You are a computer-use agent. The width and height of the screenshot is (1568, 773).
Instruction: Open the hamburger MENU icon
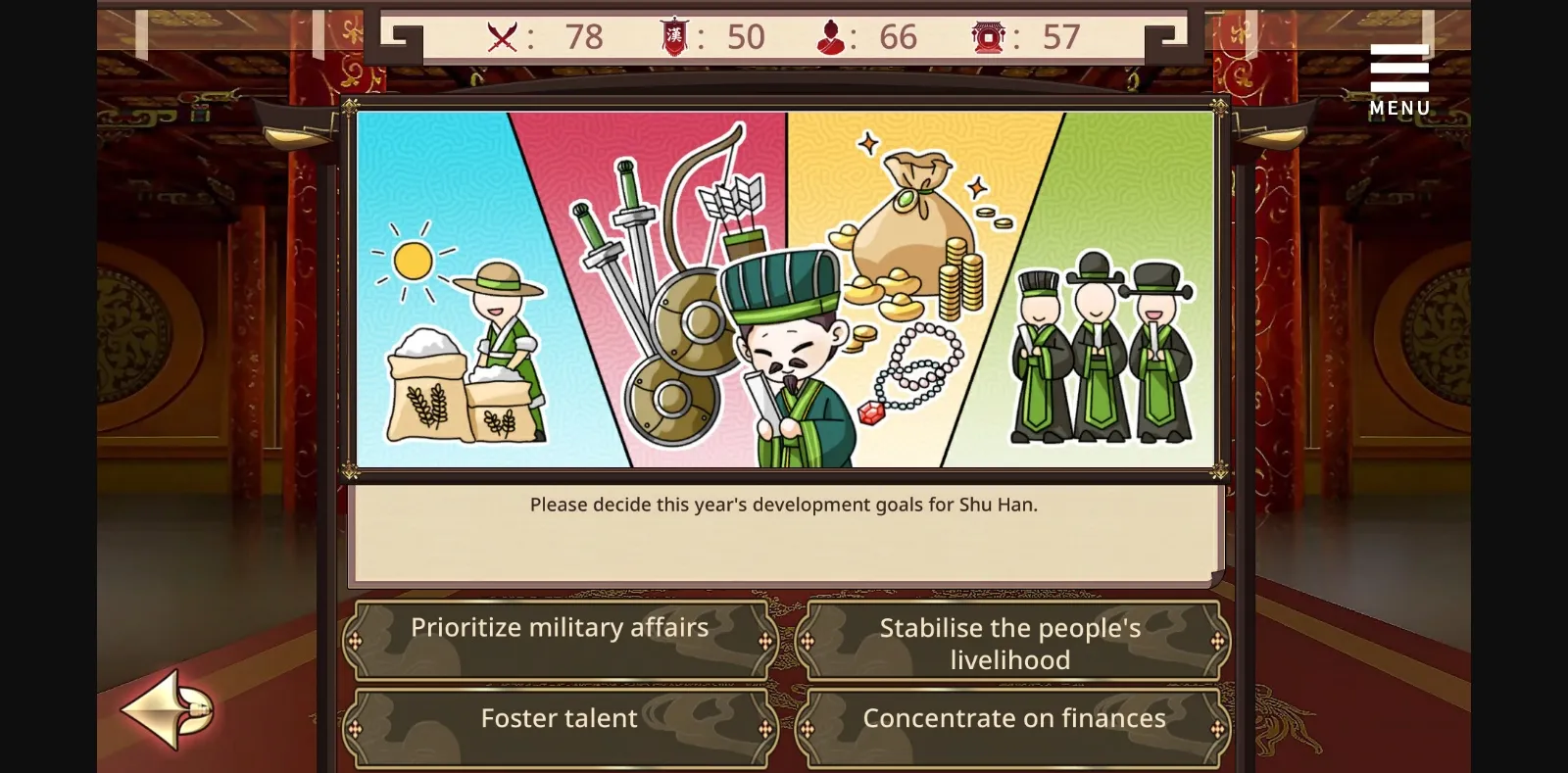pos(1399,67)
